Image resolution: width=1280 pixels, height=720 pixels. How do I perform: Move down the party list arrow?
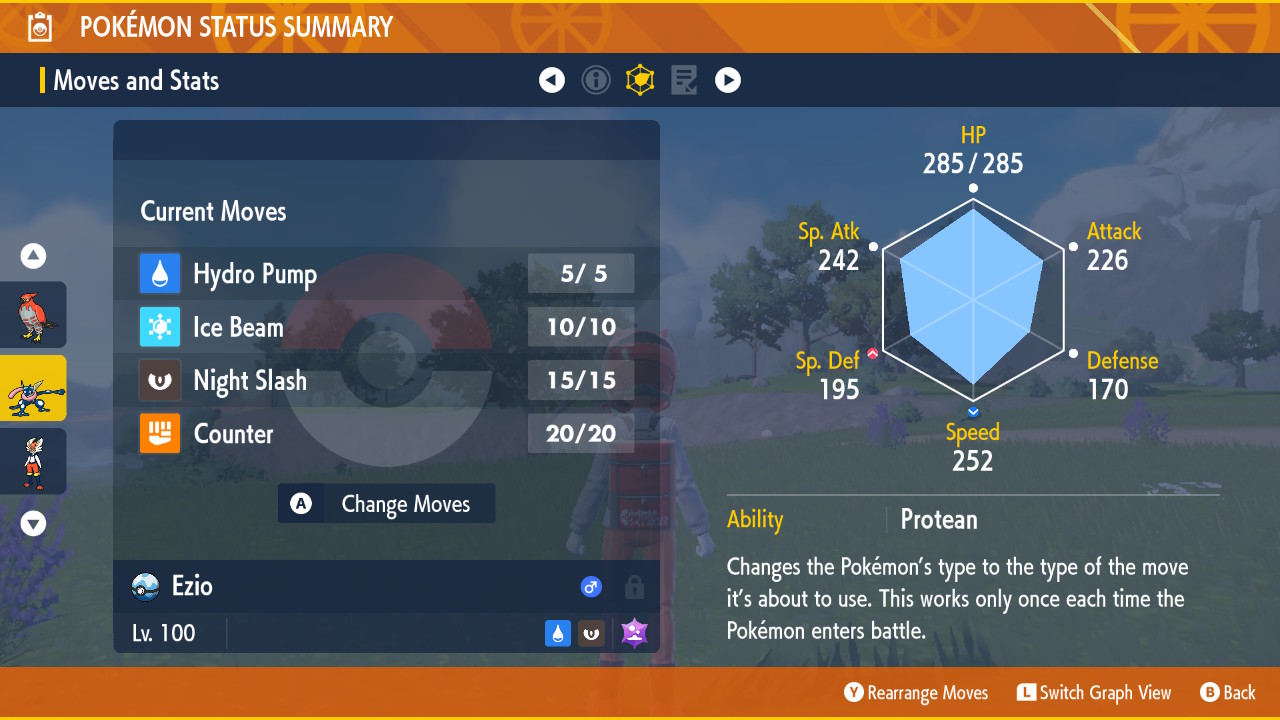(33, 523)
